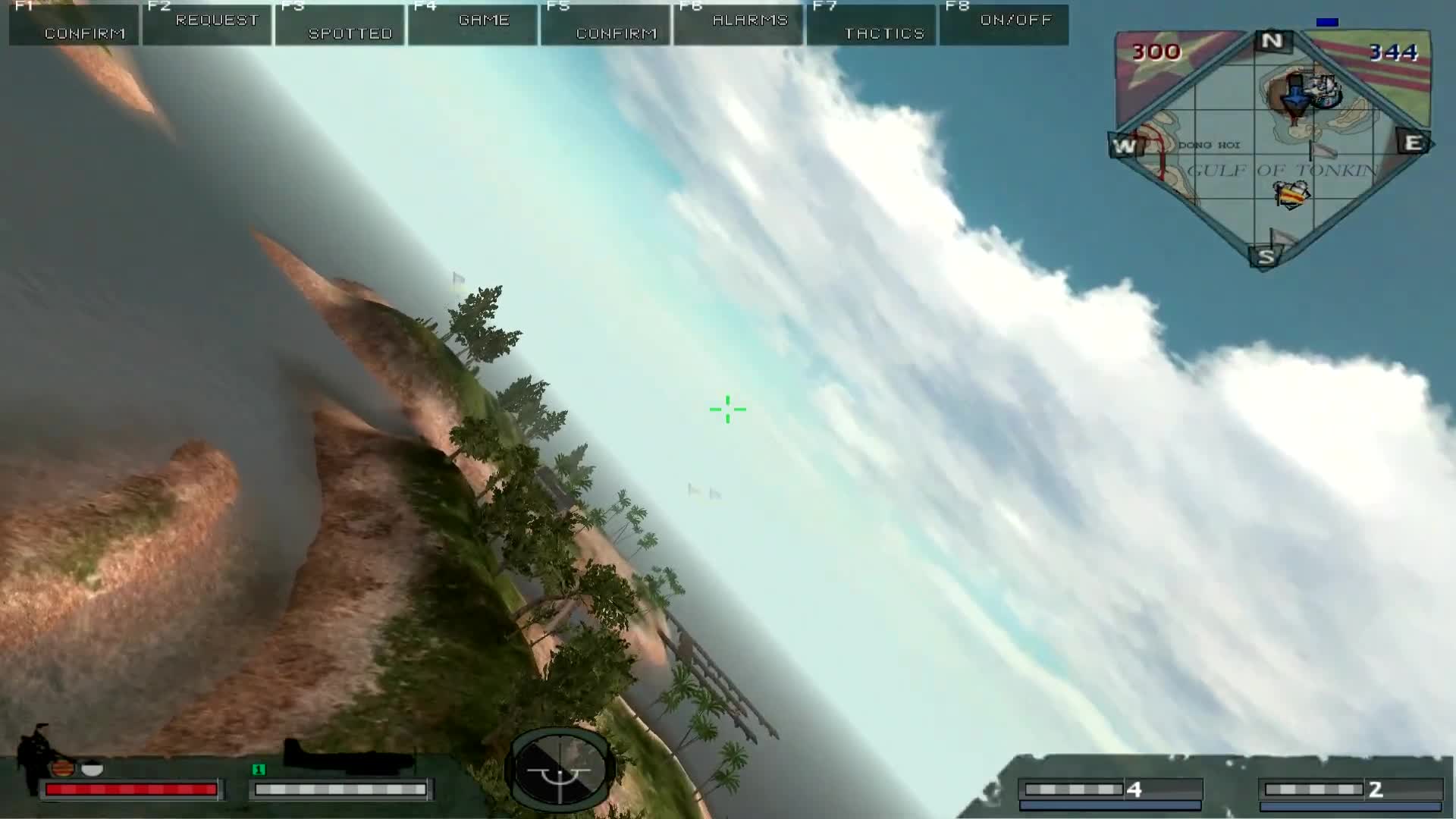
Task: Select the F4 Game radio menu
Action: tap(473, 24)
